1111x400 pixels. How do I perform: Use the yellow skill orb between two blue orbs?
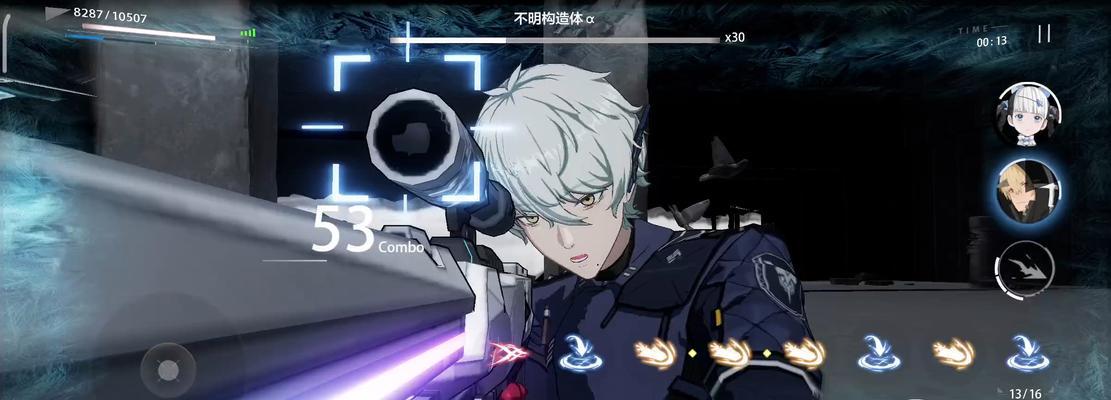tap(953, 350)
